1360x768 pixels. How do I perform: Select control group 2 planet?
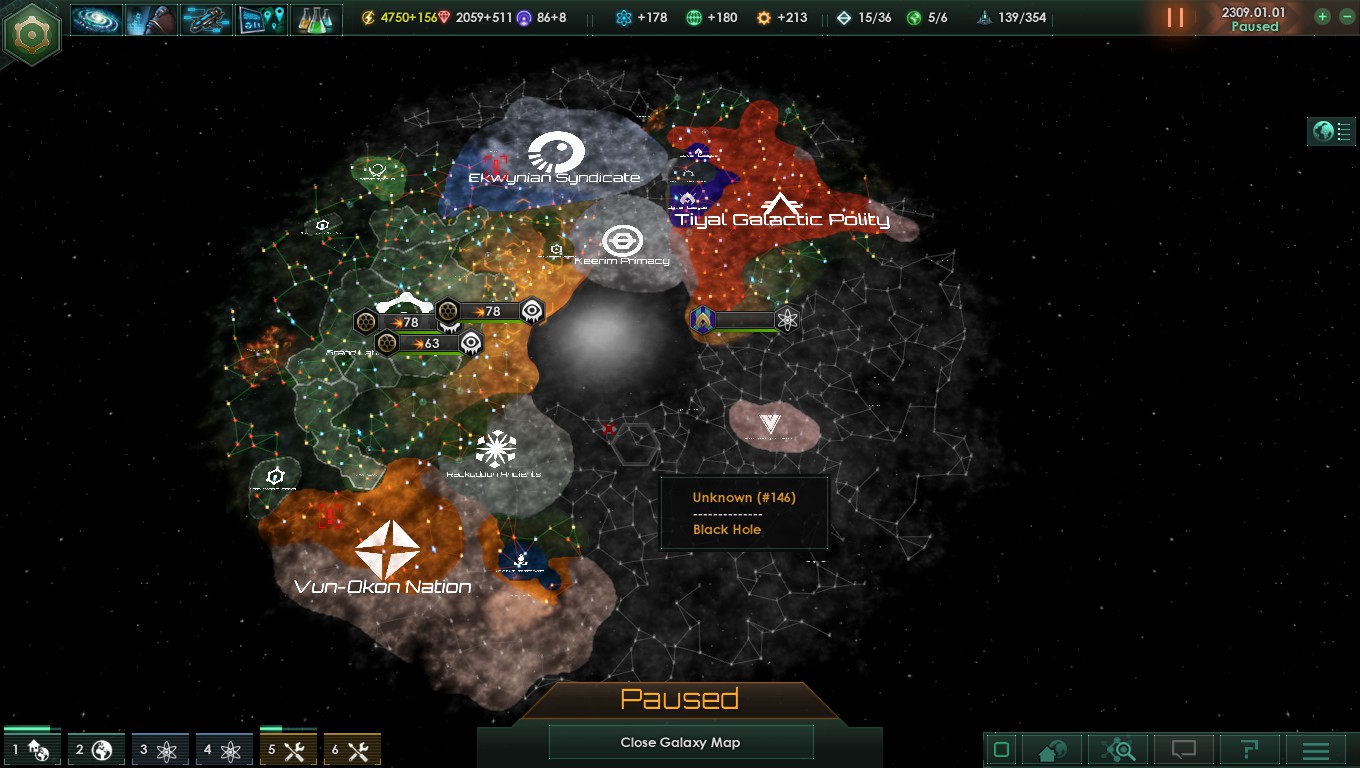click(96, 749)
